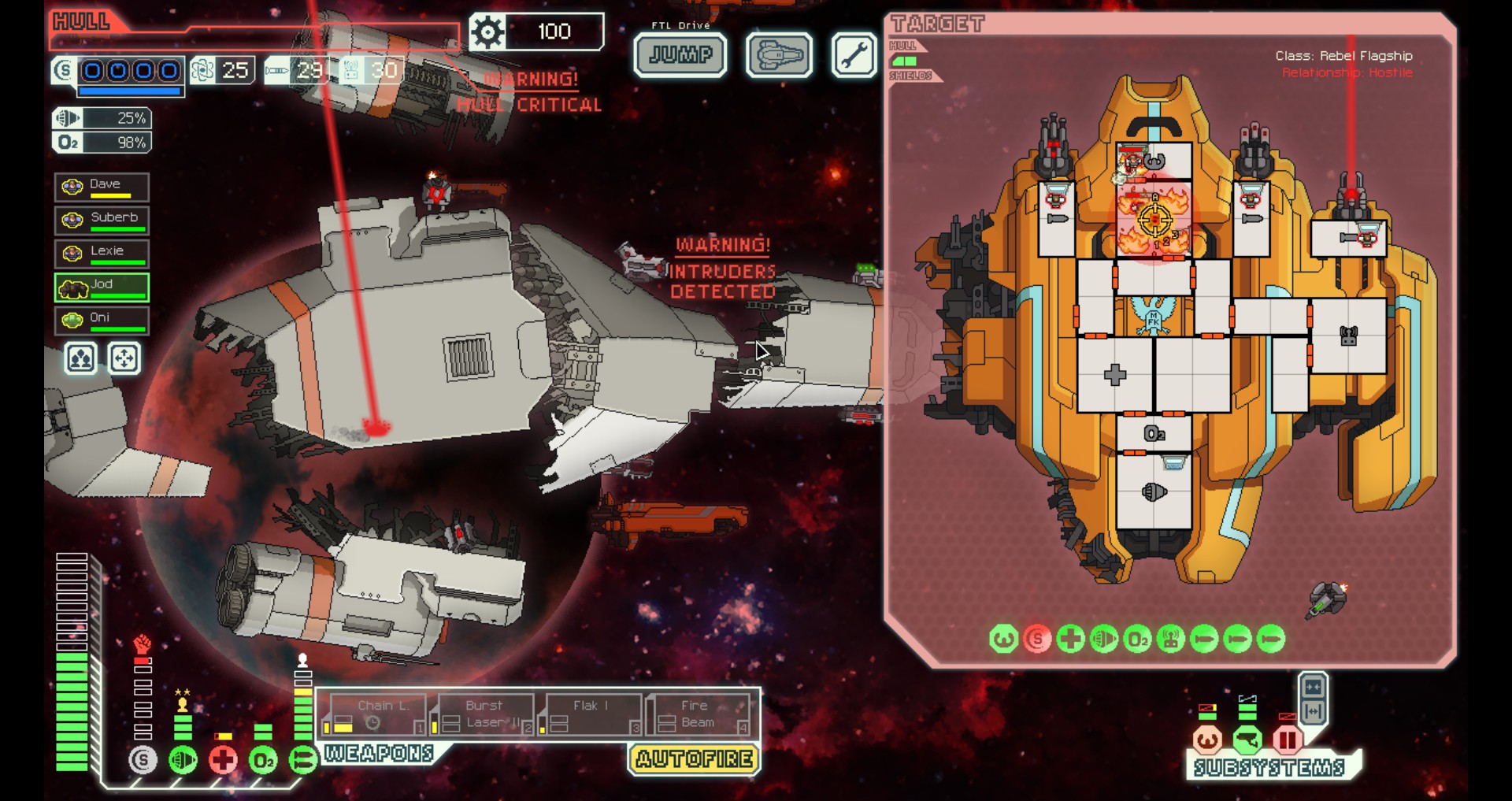Screen dimensions: 1512x801
Task: Select crew member Jod
Action: coord(102,287)
